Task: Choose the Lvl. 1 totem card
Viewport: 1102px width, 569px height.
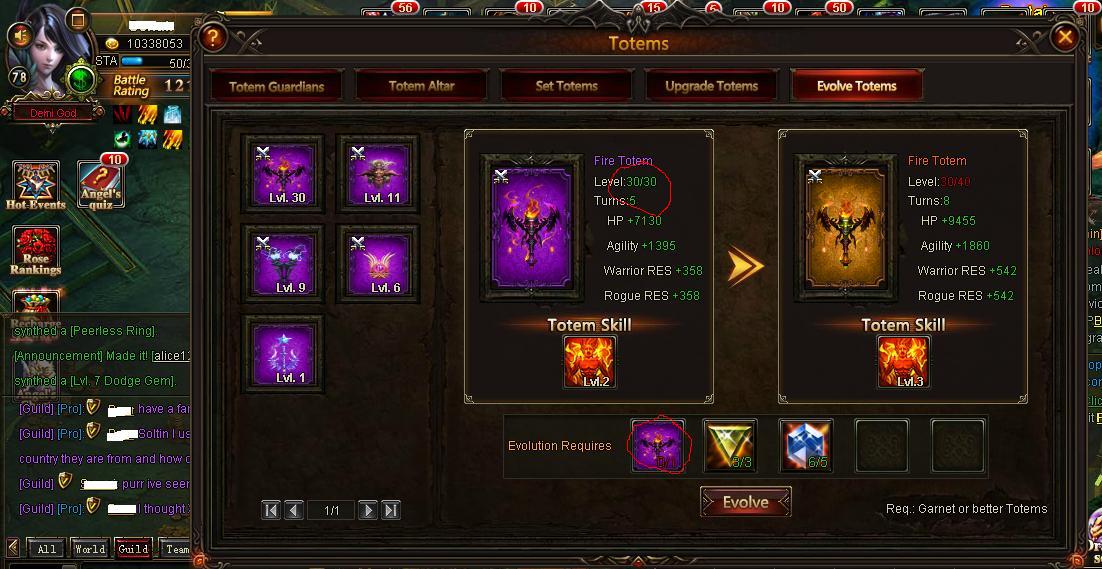Action: [284, 354]
